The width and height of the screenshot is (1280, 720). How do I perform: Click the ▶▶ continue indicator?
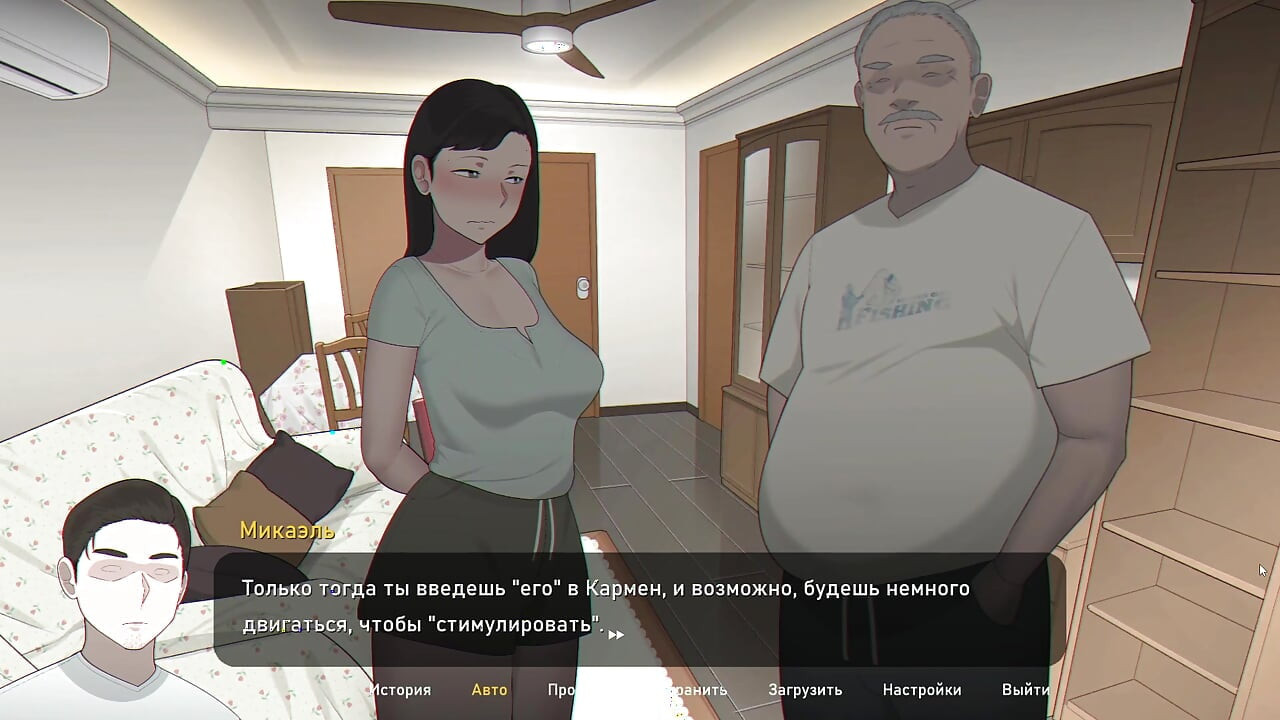(x=614, y=634)
